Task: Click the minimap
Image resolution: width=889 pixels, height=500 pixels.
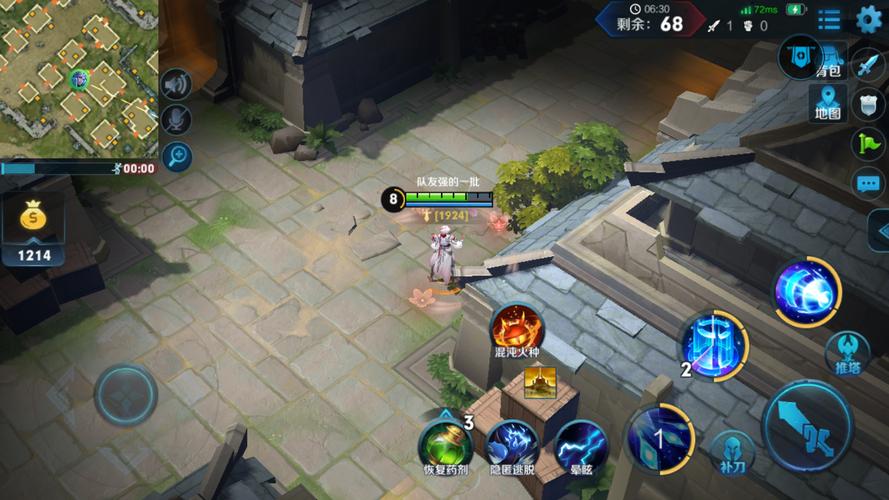Action: 78,78
